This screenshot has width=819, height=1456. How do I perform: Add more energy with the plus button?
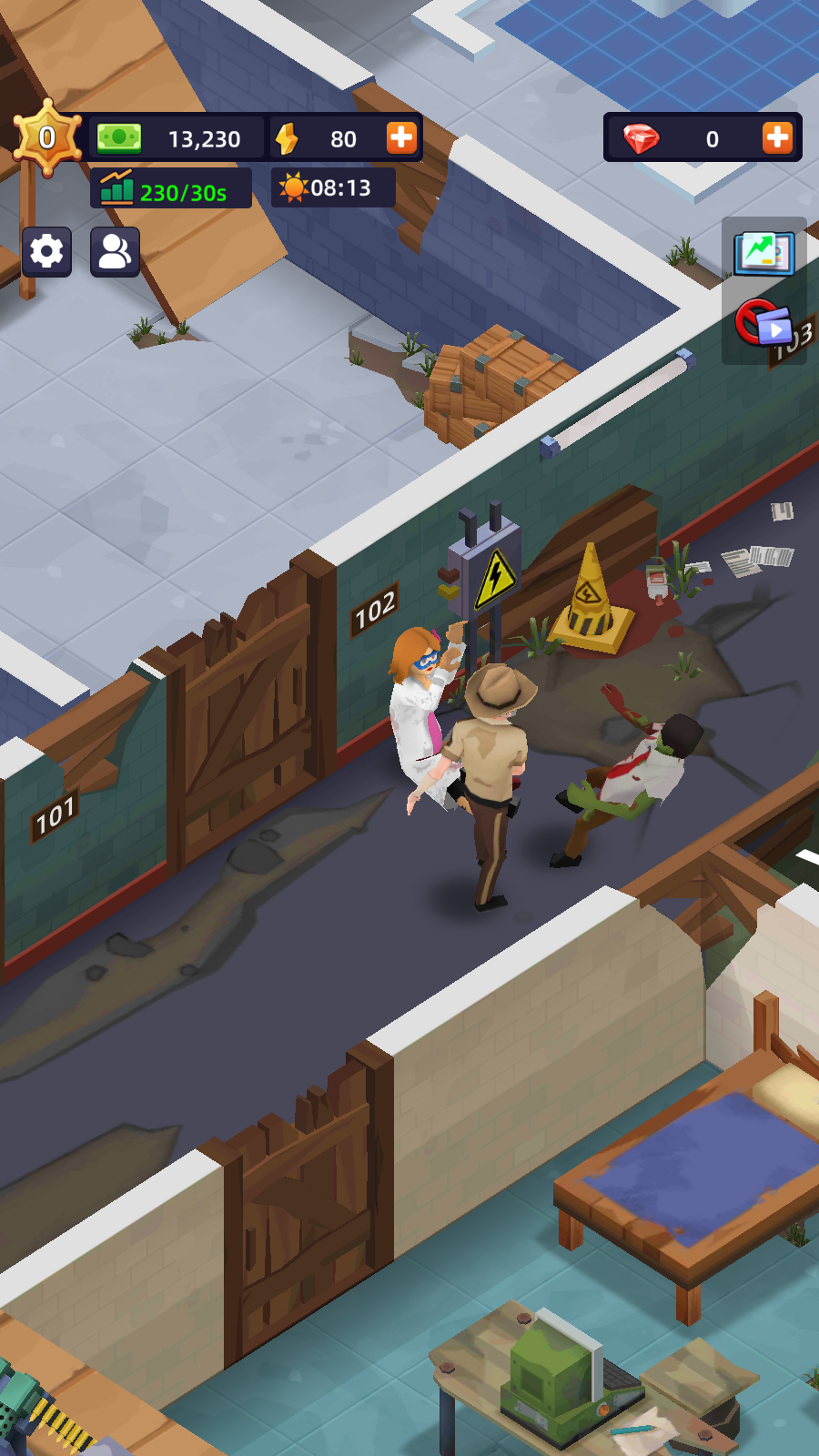[x=401, y=138]
